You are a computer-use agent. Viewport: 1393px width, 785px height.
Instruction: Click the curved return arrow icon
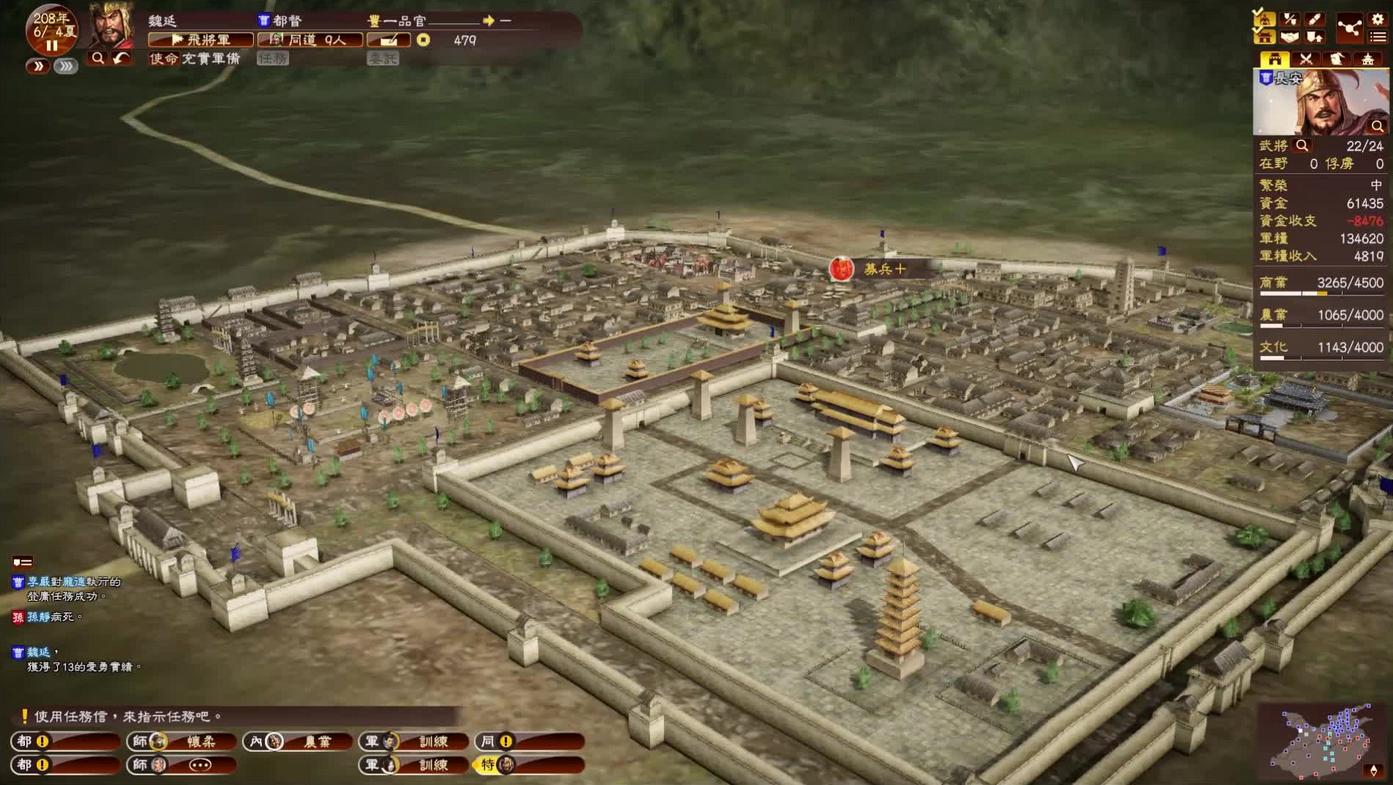coord(121,59)
